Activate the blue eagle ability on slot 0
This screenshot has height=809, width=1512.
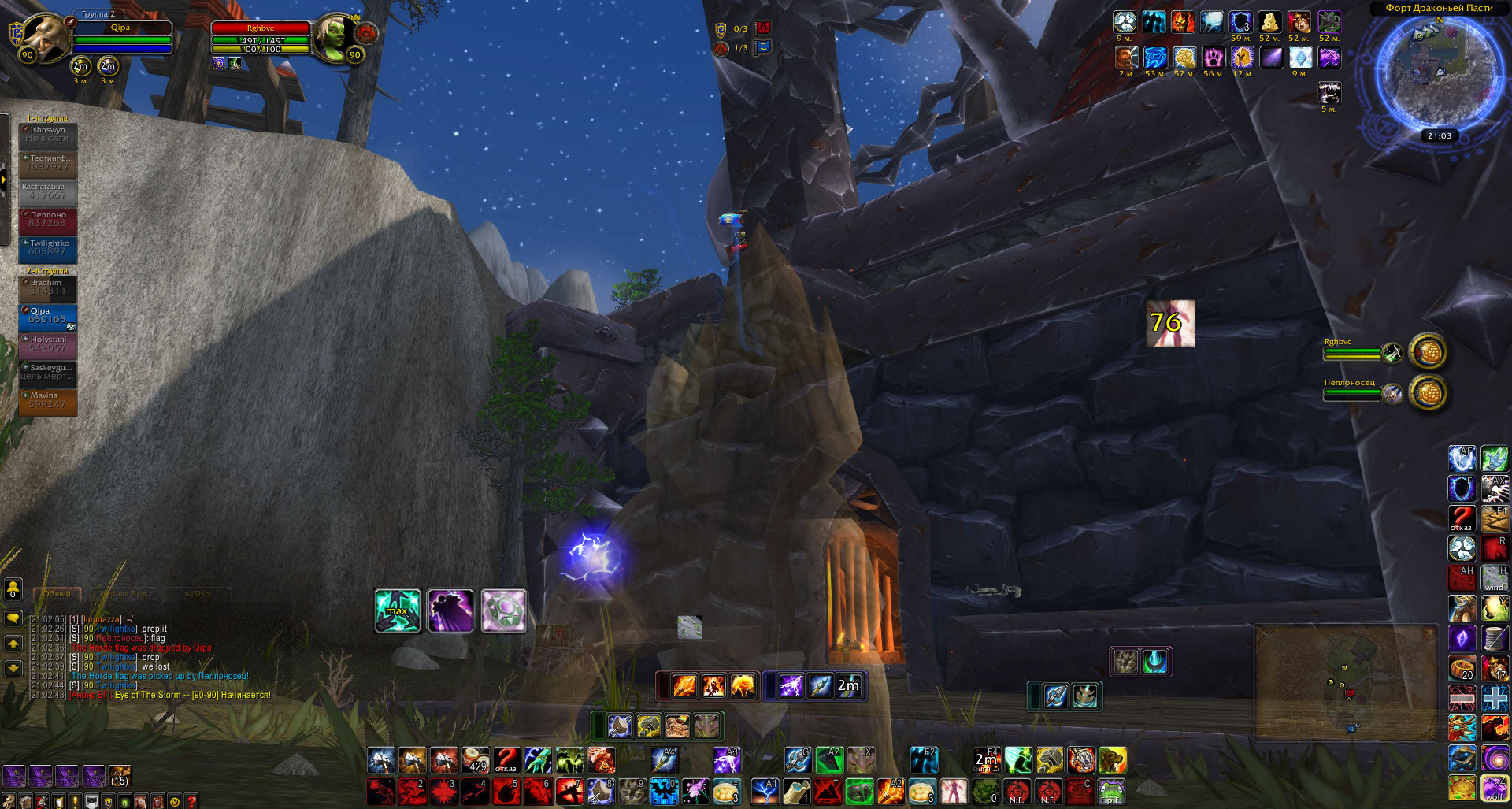pos(664,791)
